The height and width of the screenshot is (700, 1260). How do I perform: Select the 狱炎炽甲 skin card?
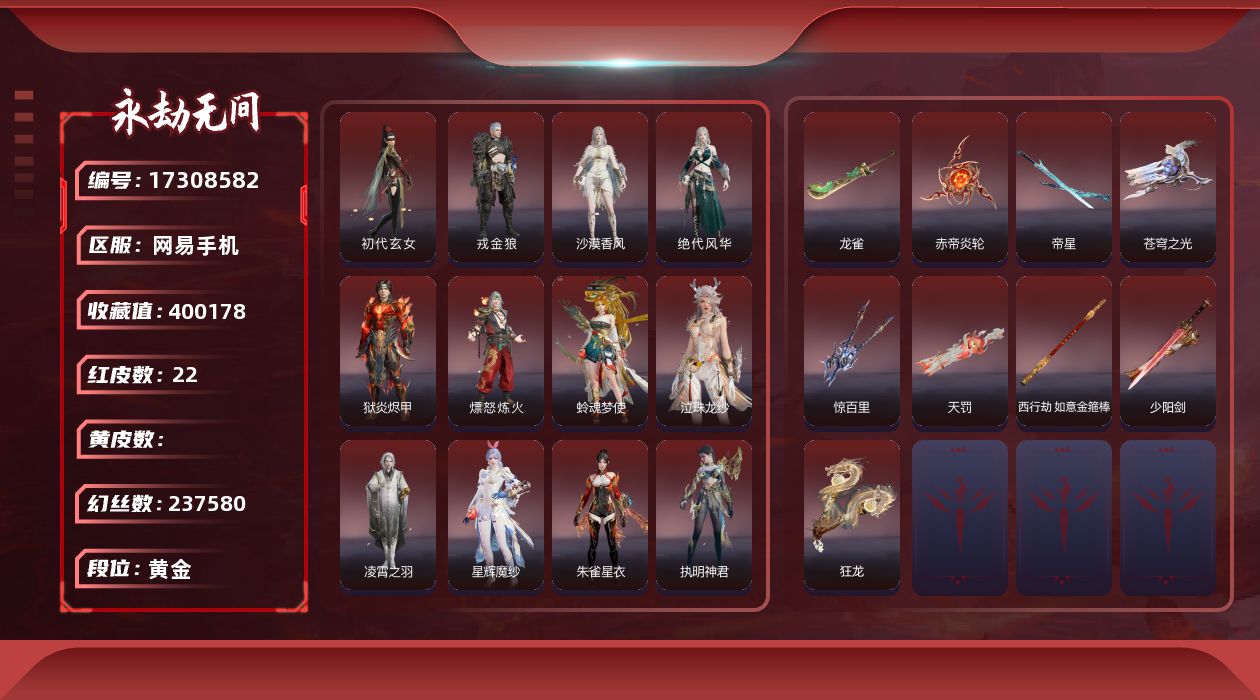click(x=388, y=351)
